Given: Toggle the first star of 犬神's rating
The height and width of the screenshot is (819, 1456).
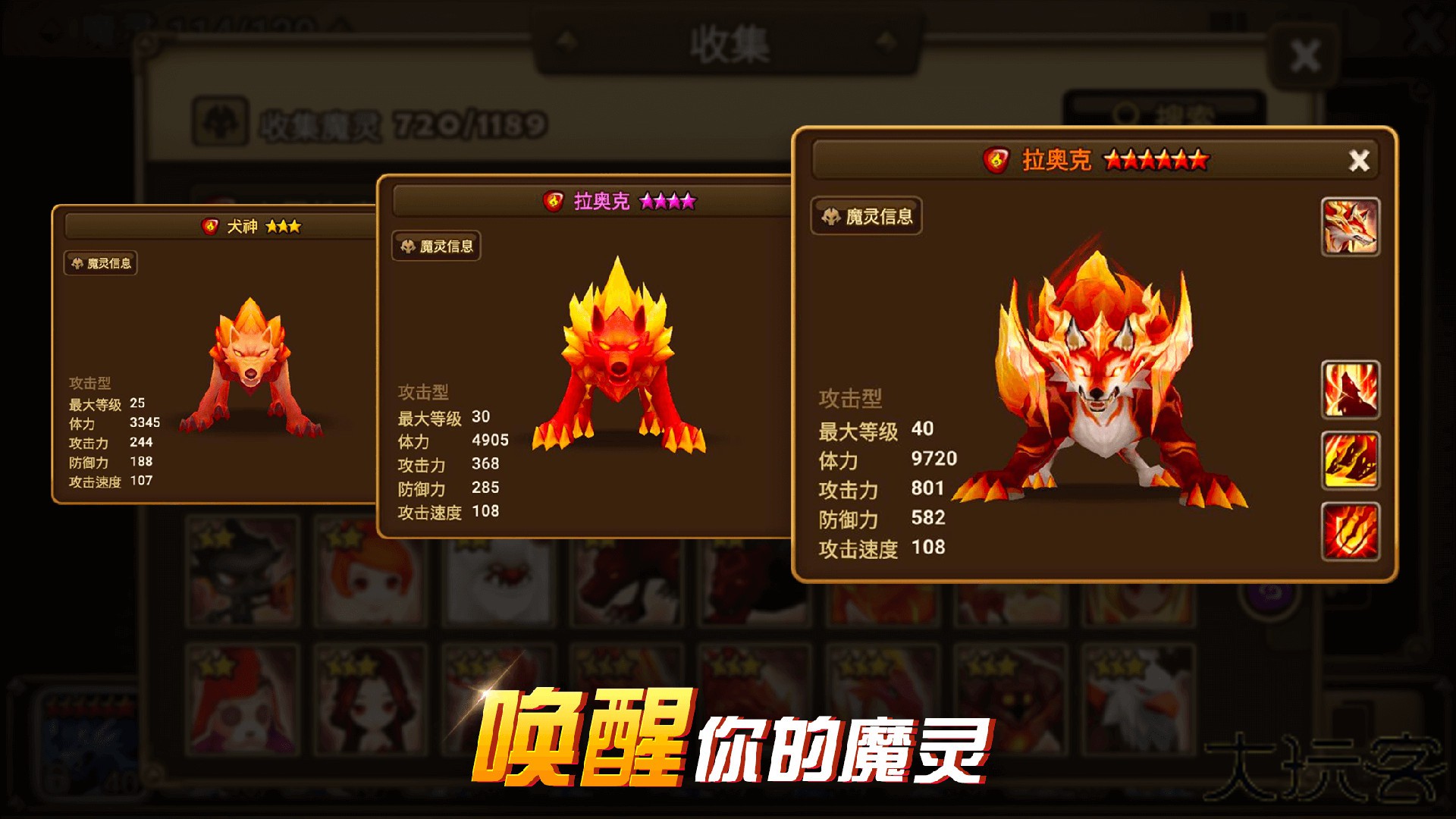Looking at the screenshot, I should tap(272, 227).
